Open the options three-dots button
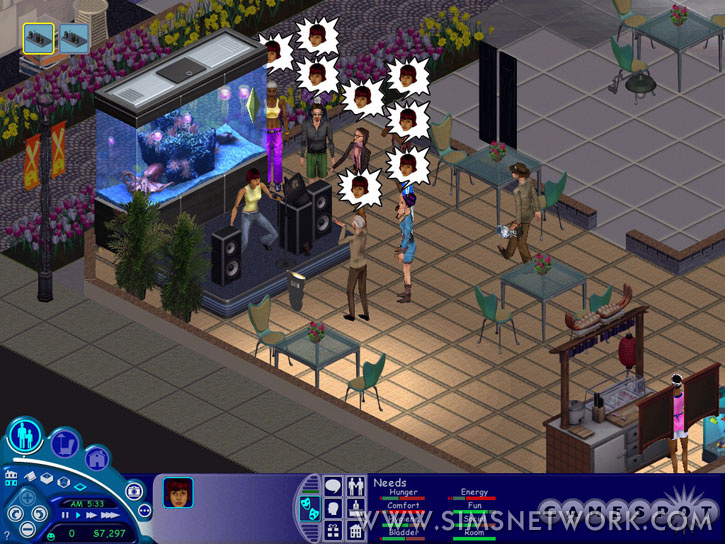 pyautogui.click(x=144, y=511)
